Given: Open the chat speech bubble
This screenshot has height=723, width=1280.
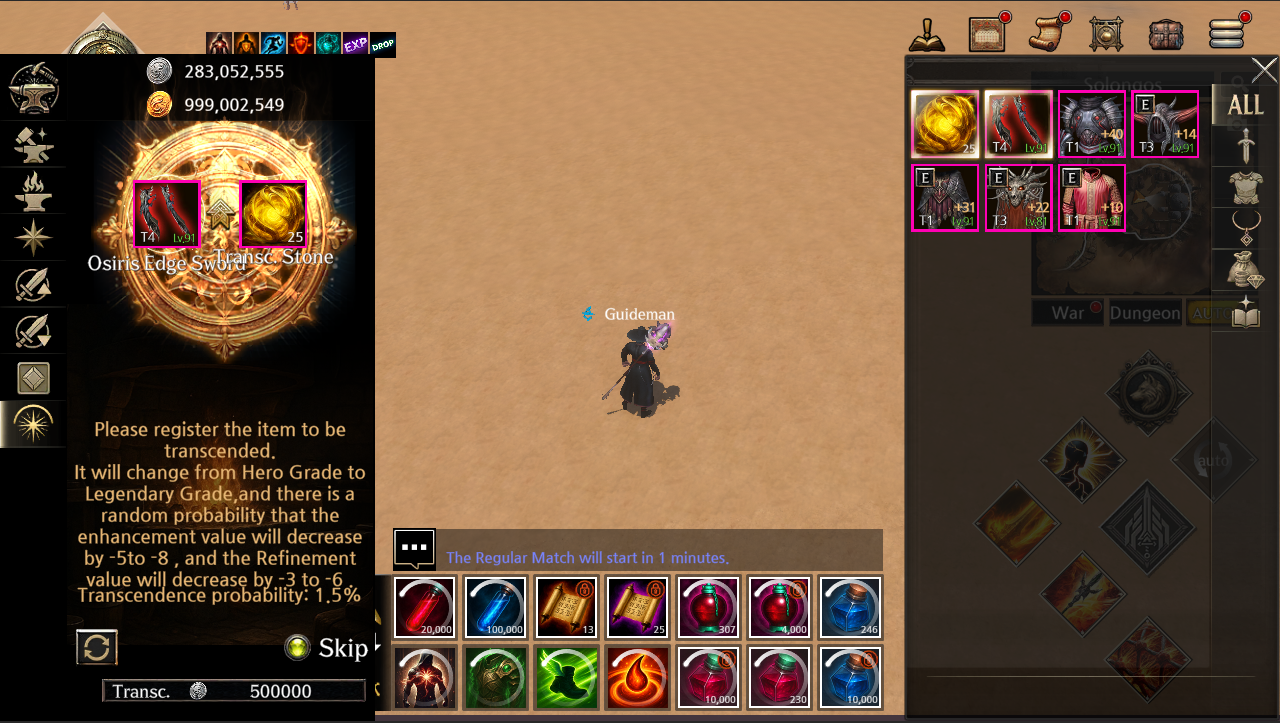Looking at the screenshot, I should coord(414,548).
